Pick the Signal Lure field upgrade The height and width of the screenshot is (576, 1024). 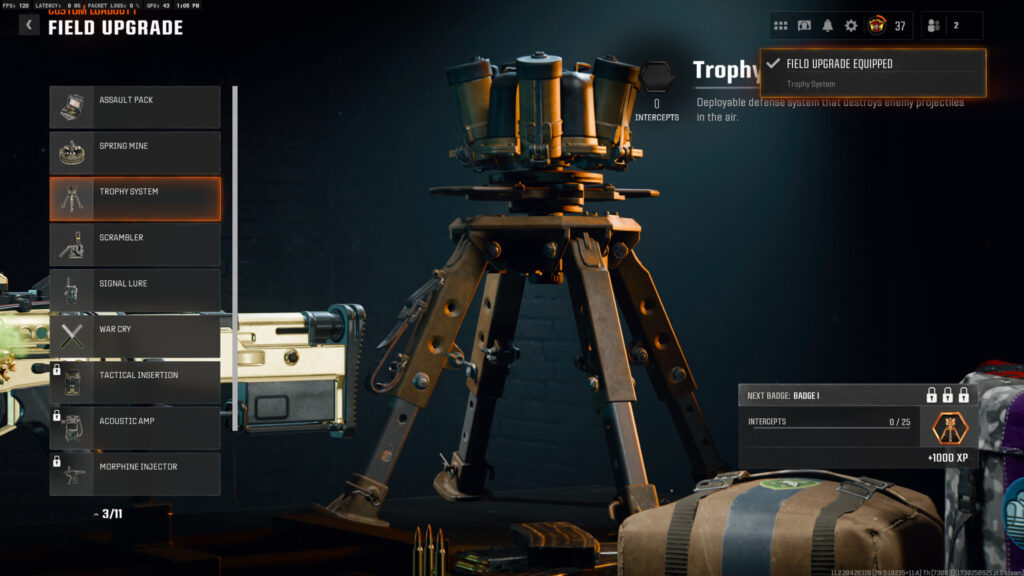click(x=135, y=291)
